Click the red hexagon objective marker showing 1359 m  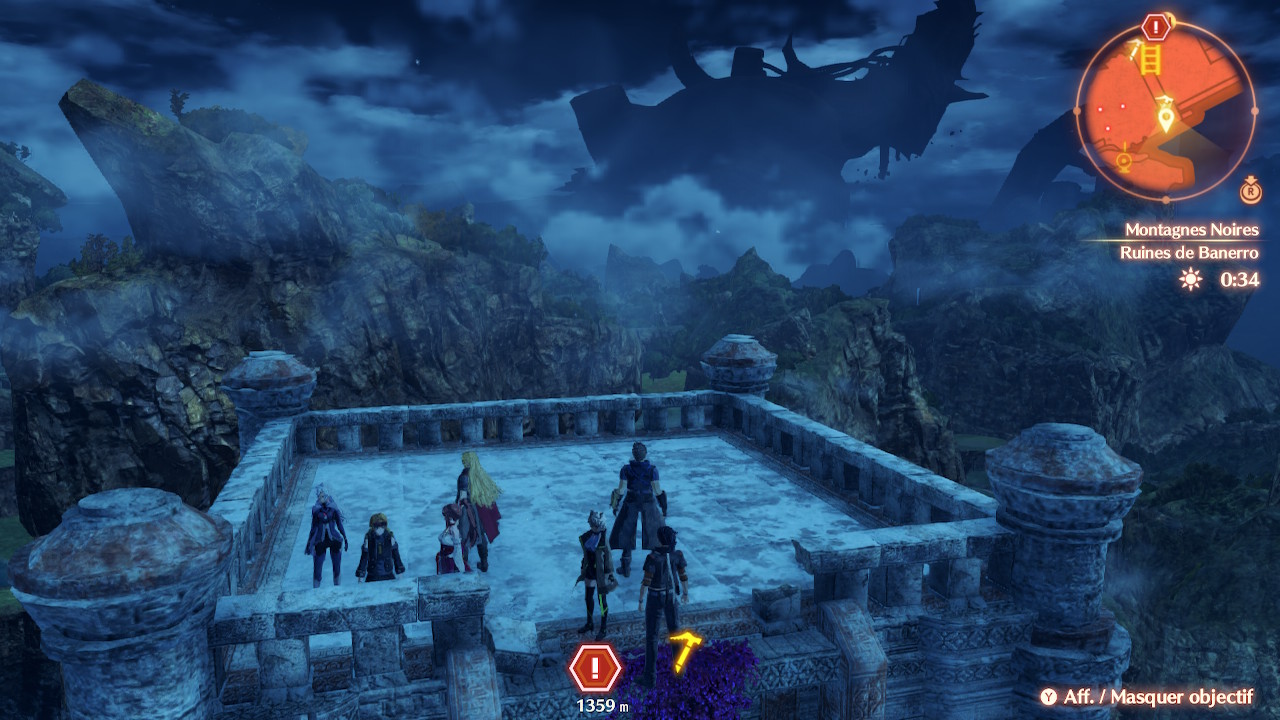595,668
